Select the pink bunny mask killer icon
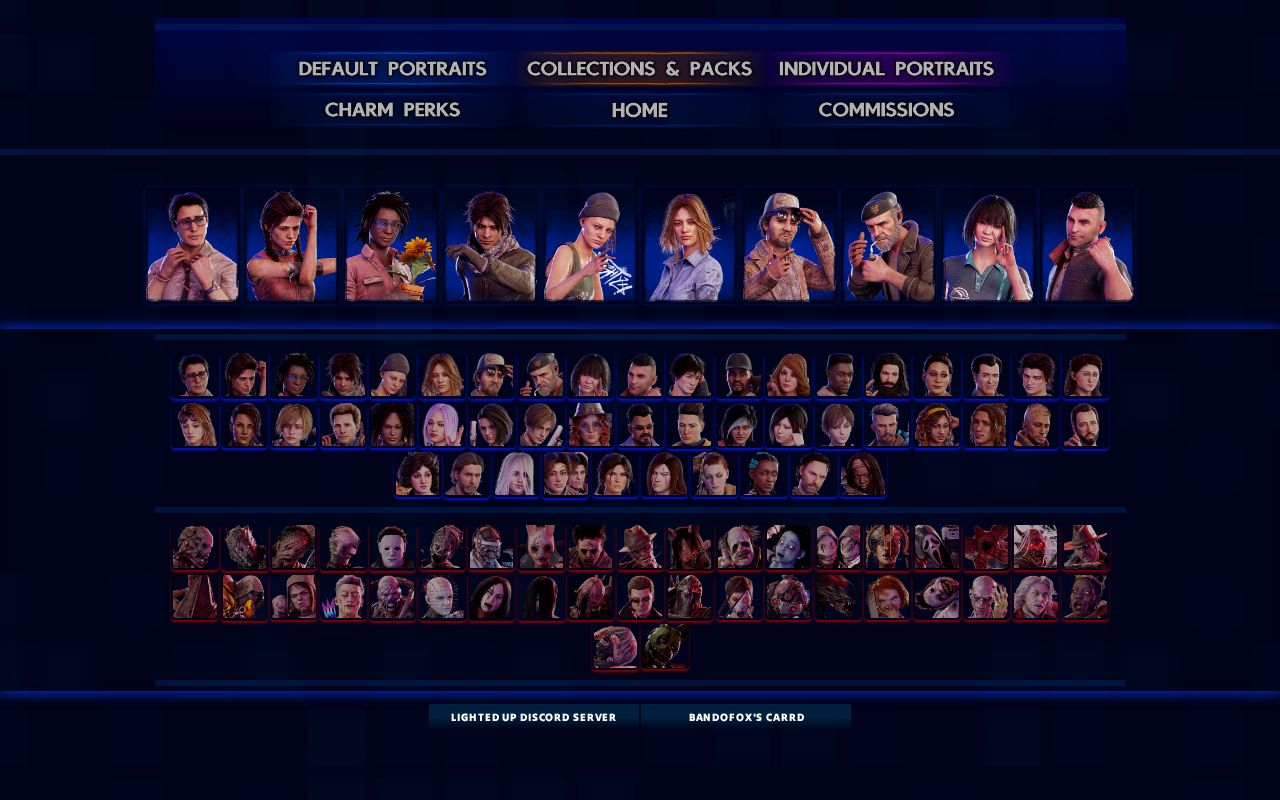This screenshot has width=1280, height=800. (x=541, y=547)
